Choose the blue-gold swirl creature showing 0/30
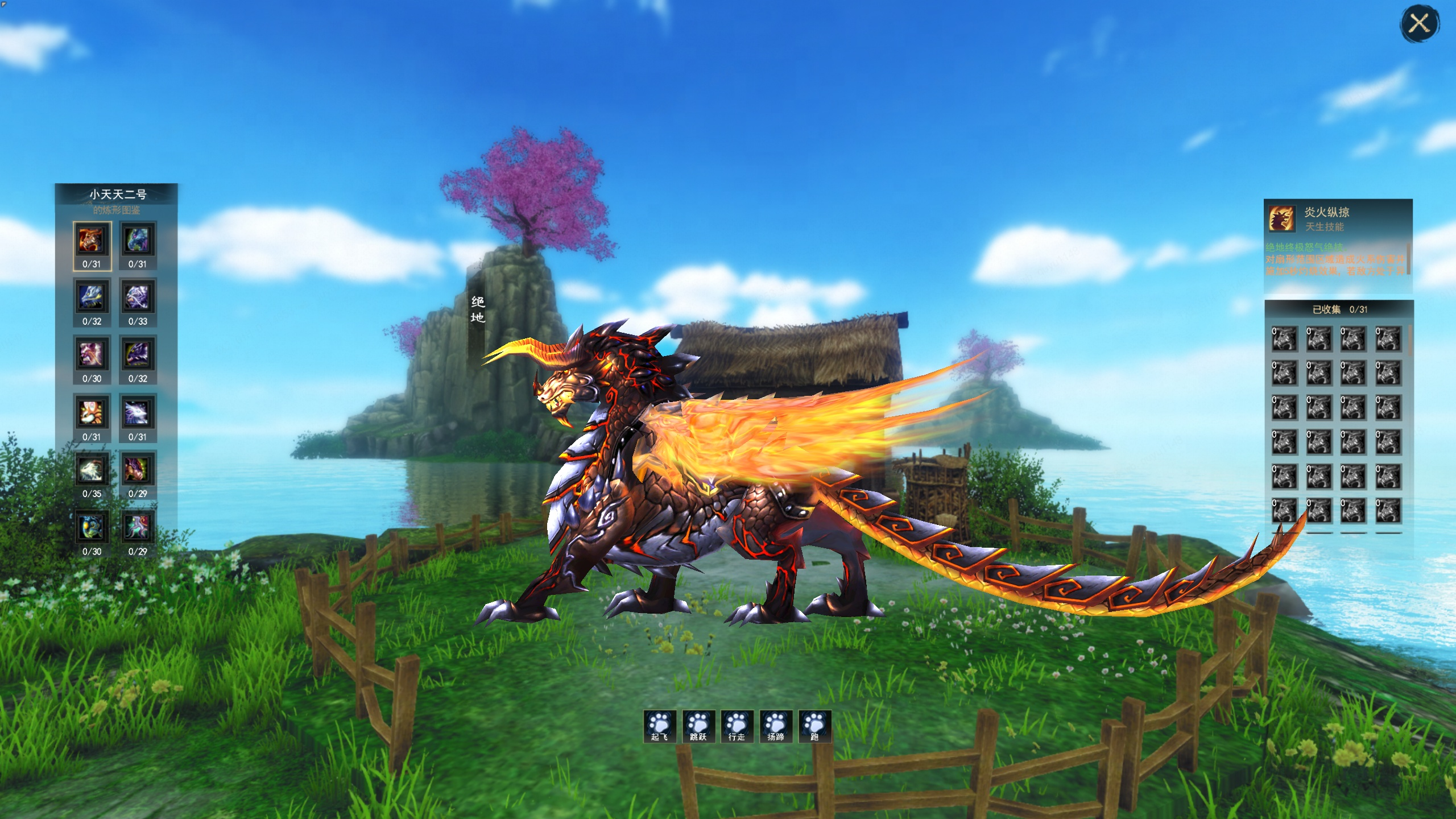The width and height of the screenshot is (1456, 819). [x=92, y=527]
